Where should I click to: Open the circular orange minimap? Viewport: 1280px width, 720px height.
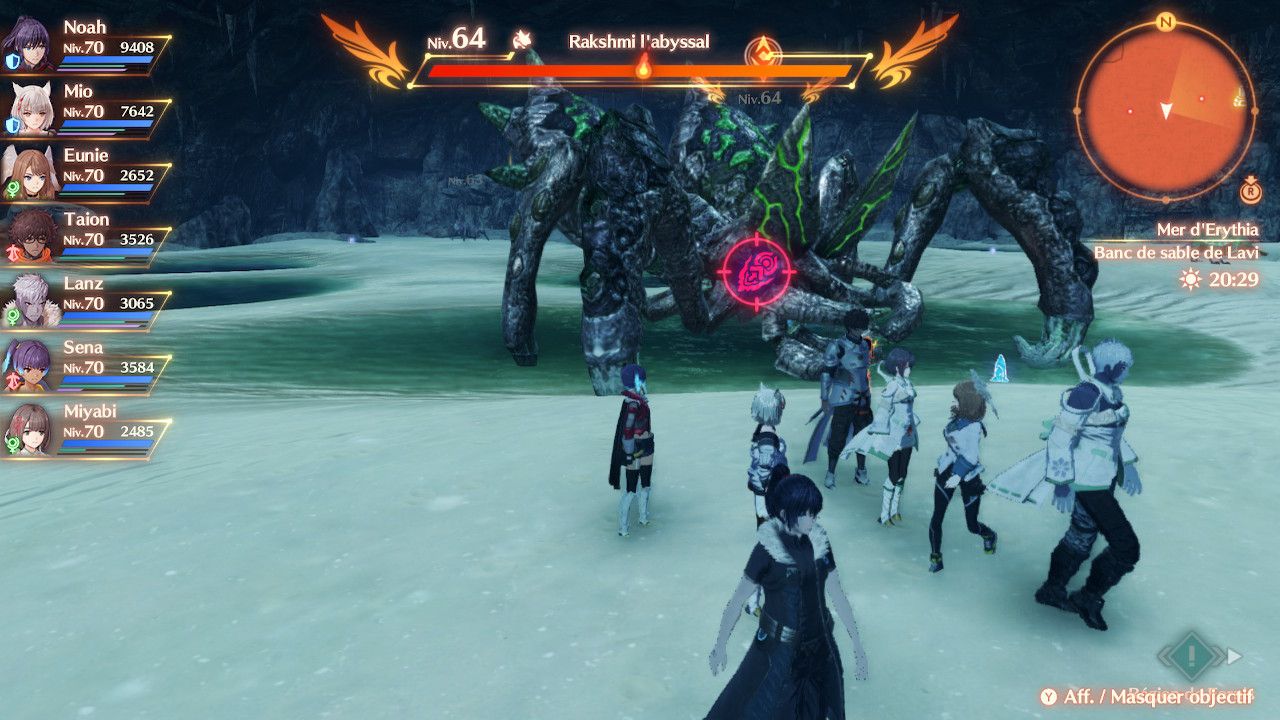click(x=1165, y=110)
